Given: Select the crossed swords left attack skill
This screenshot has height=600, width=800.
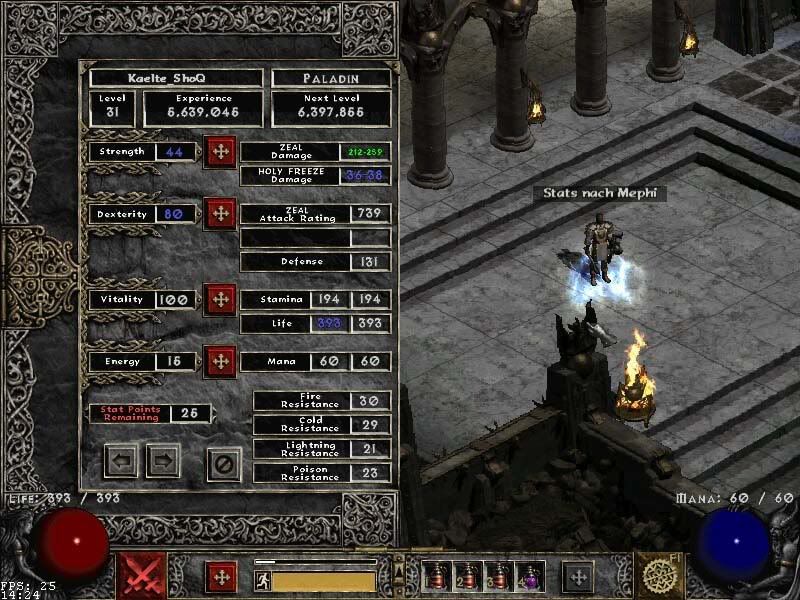Looking at the screenshot, I should 142,577.
